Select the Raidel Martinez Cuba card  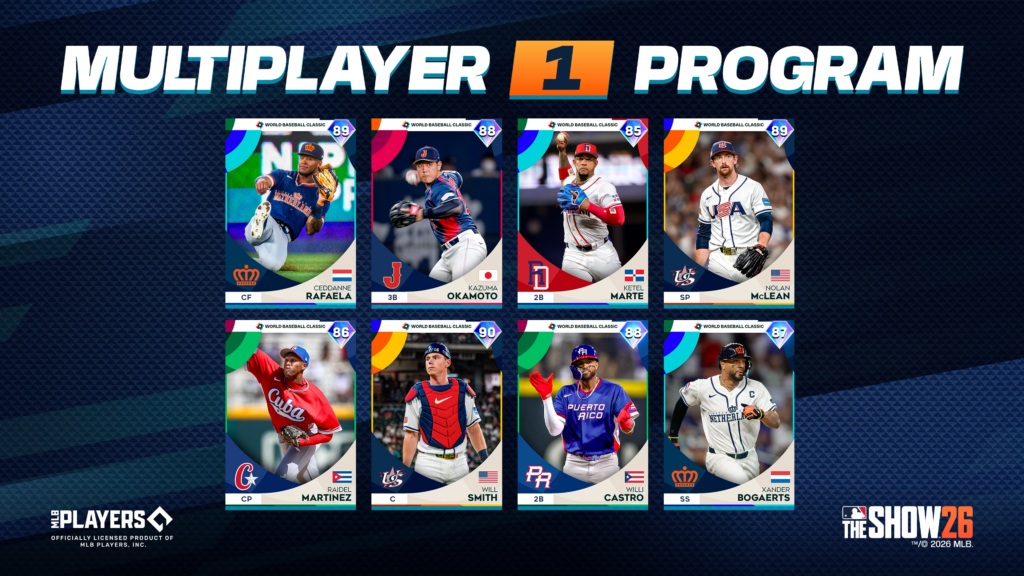(x=290, y=414)
